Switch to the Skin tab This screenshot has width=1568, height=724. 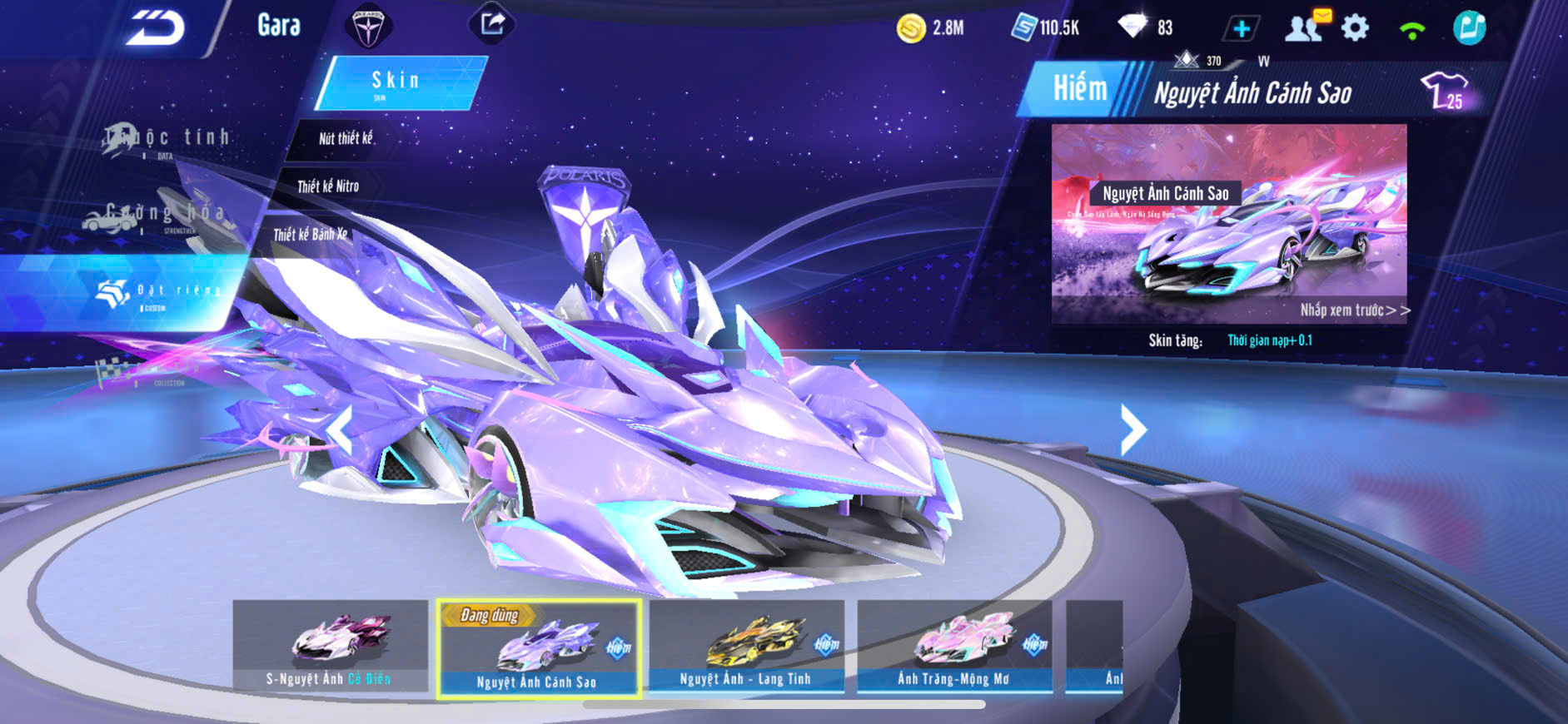click(396, 82)
